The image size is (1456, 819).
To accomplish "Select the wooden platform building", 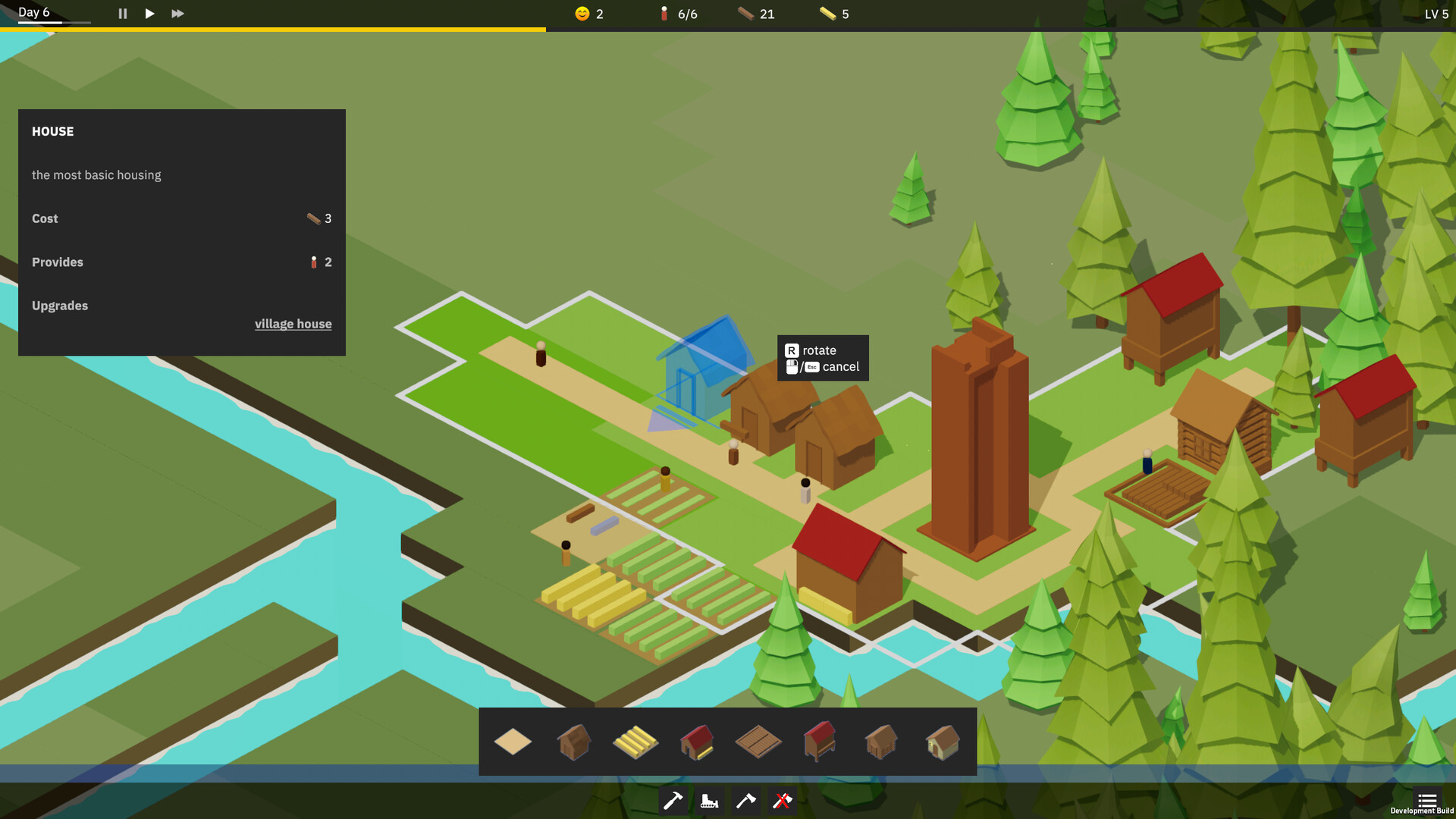I will (x=758, y=742).
